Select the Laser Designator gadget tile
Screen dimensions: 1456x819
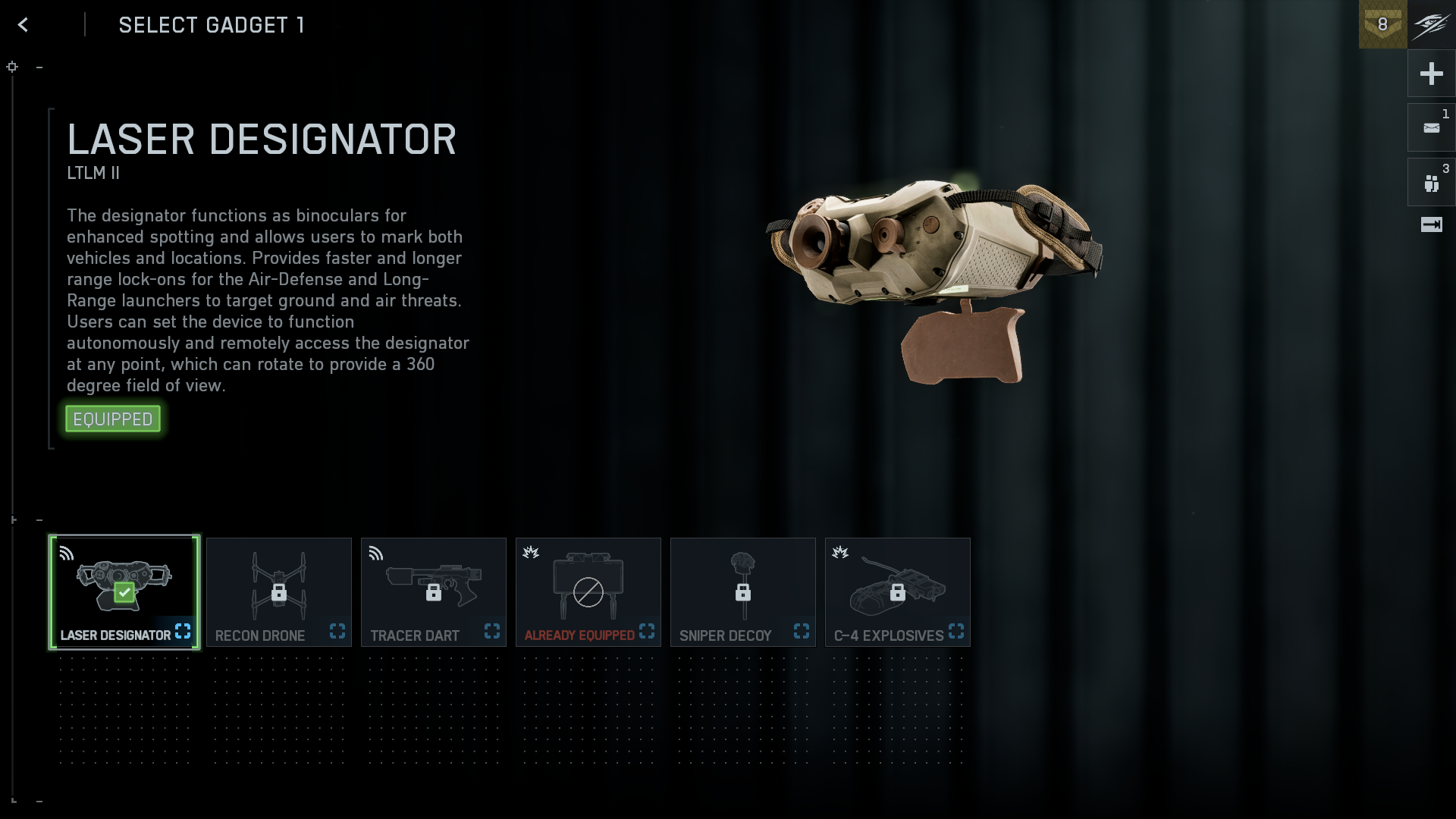(124, 591)
